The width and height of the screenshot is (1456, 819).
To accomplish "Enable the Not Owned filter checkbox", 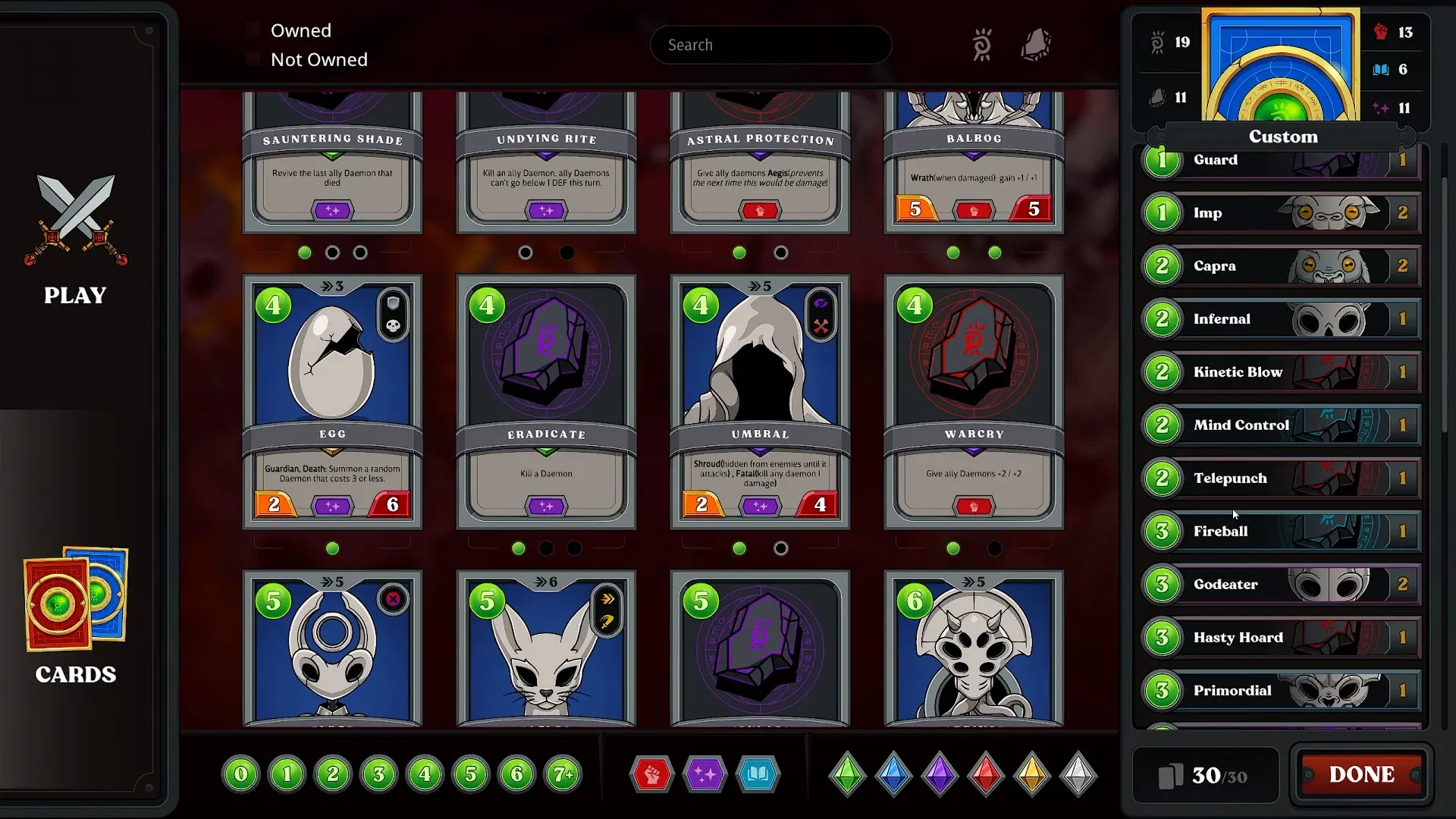I will (x=253, y=58).
